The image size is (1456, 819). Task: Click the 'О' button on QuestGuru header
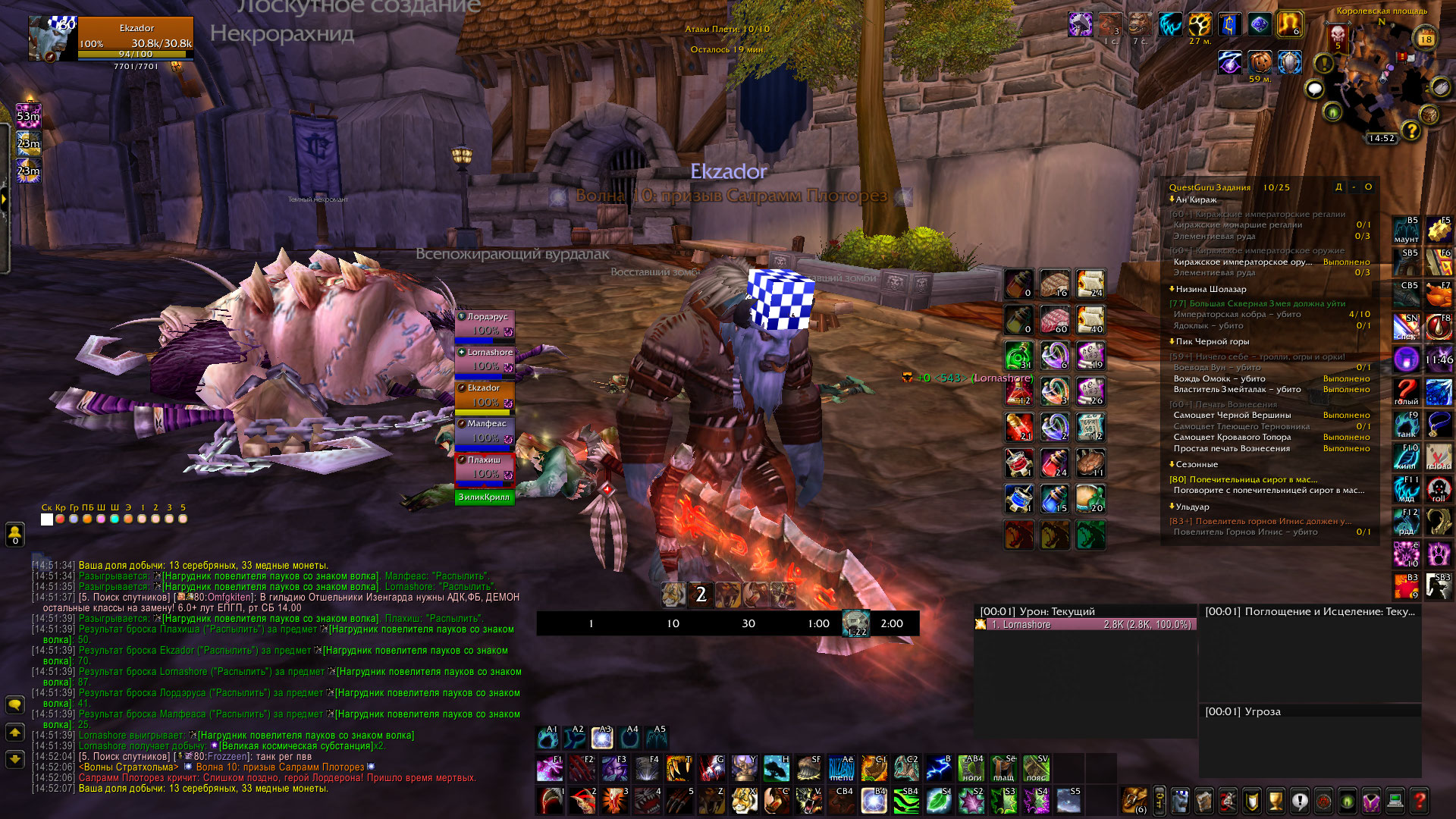pos(1368,187)
